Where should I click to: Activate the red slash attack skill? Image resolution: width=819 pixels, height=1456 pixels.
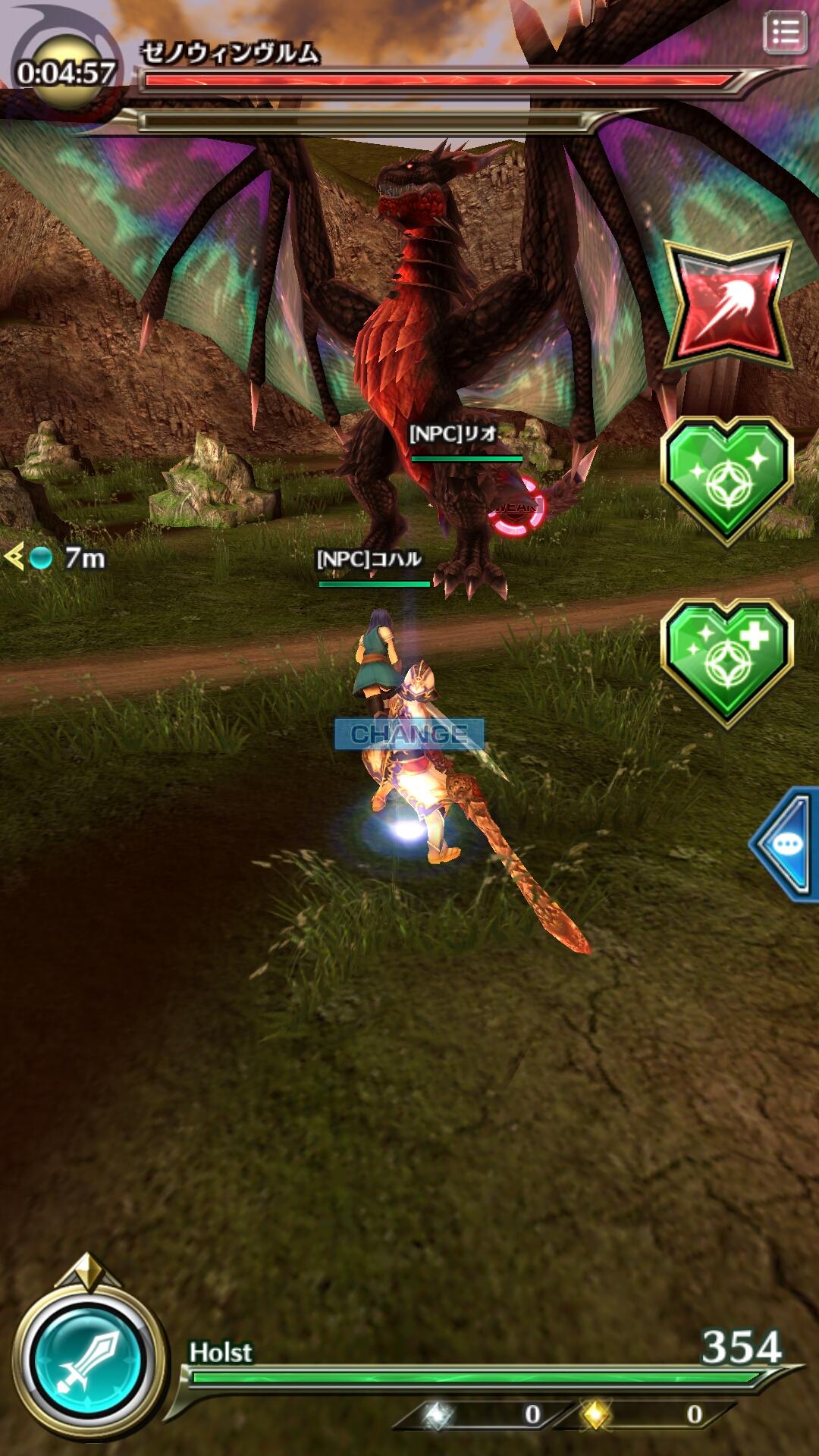[727, 306]
